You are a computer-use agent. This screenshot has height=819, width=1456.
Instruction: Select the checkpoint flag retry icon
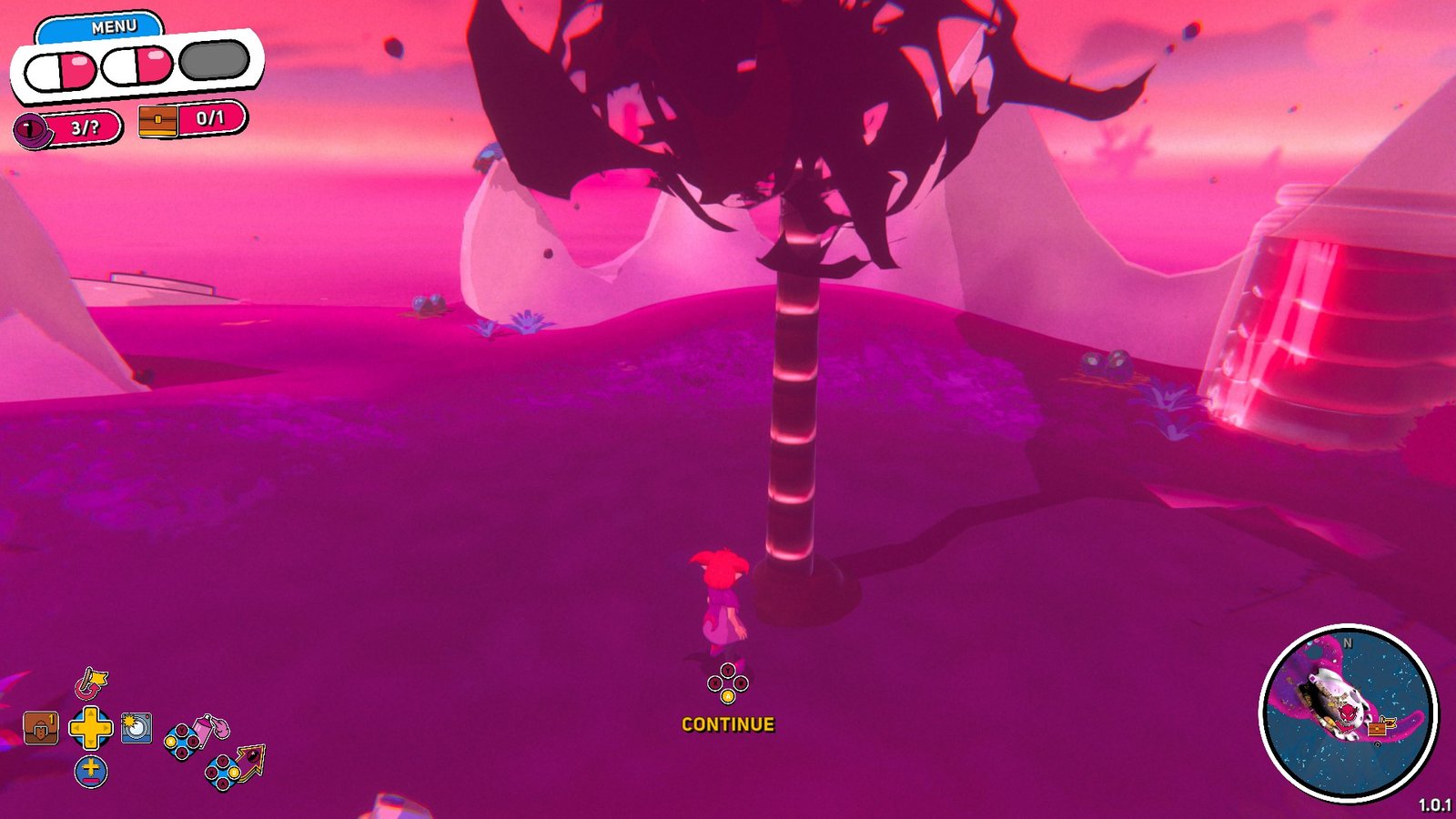click(x=89, y=682)
